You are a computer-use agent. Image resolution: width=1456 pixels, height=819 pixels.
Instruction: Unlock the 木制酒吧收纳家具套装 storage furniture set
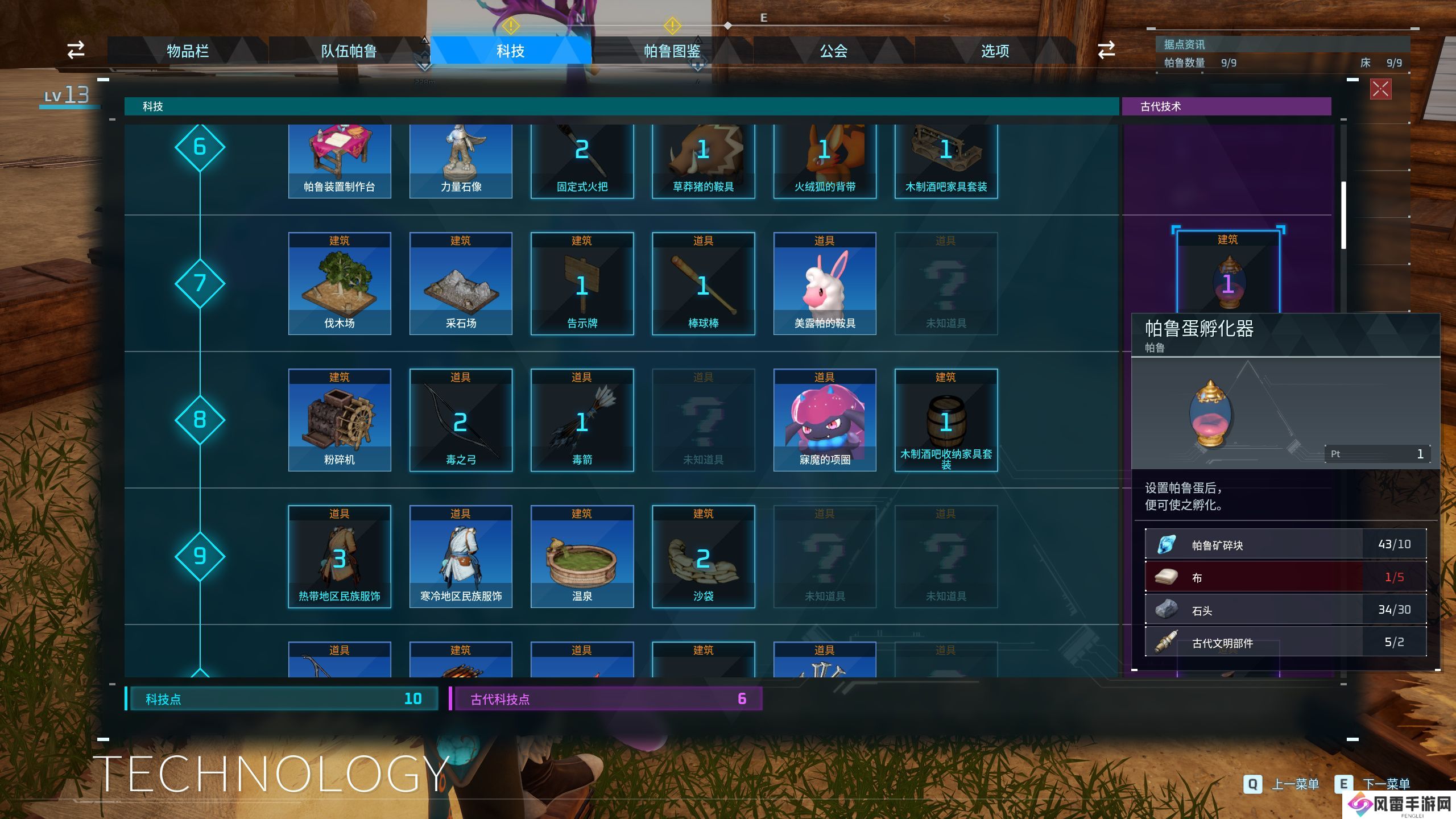pos(946,420)
